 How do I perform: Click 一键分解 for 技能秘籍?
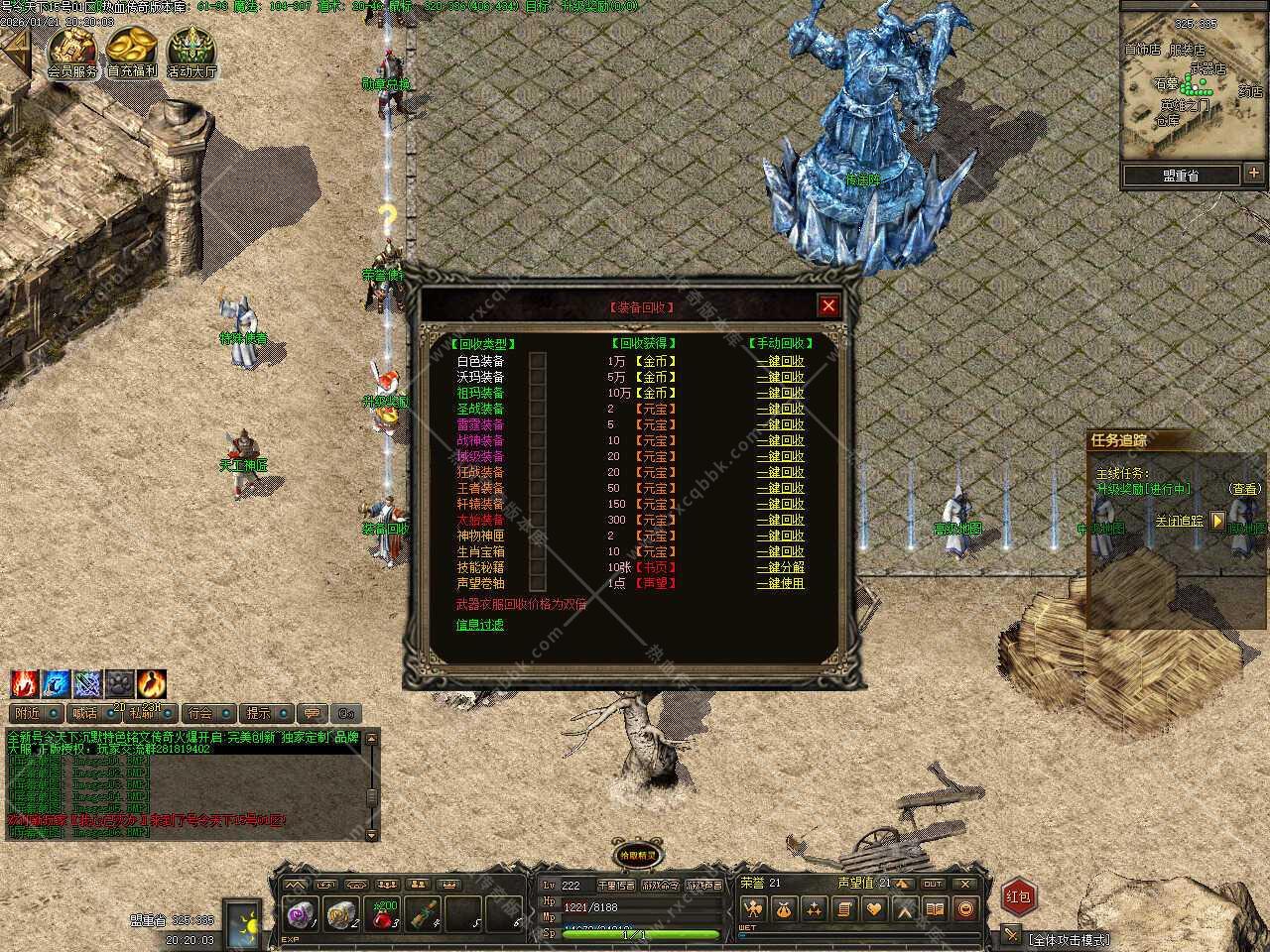click(x=780, y=567)
